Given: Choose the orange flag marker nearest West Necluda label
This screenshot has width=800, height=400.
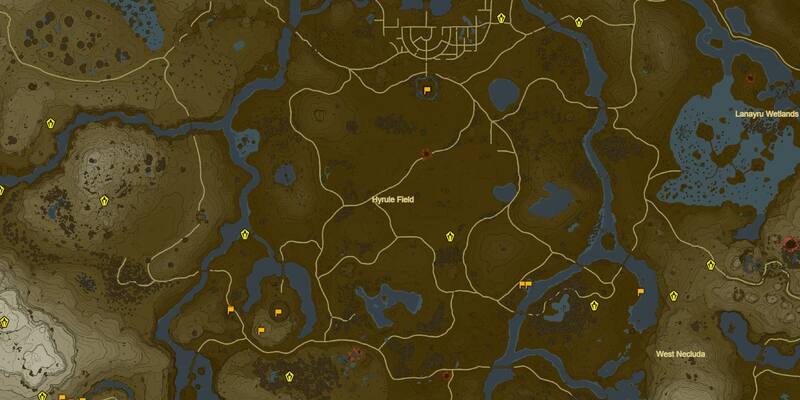Looking at the screenshot, I should pos(640,292).
